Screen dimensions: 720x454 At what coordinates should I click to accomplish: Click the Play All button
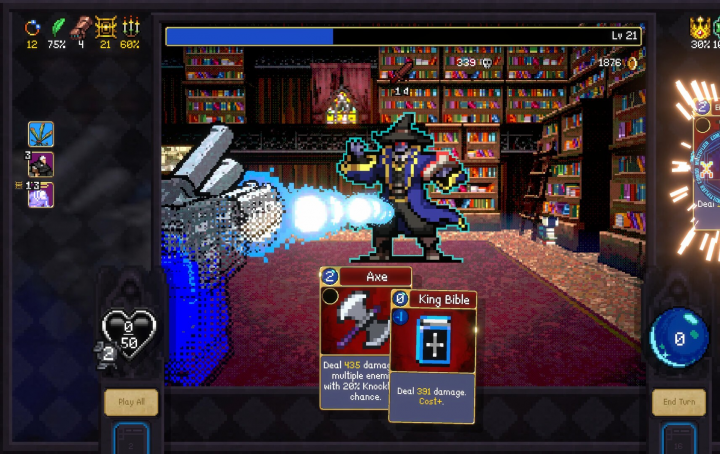coord(131,402)
